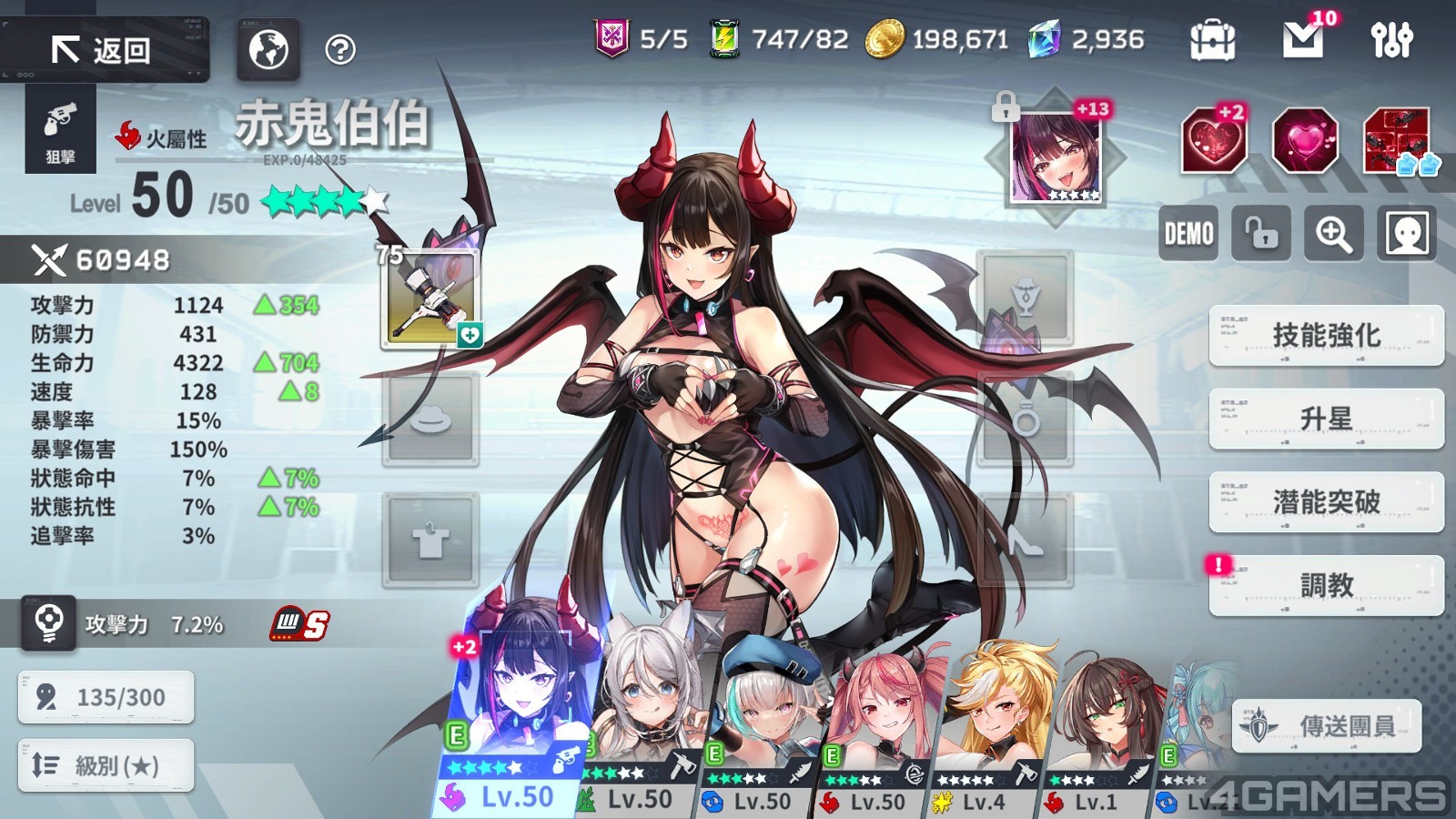
Task: Change sorting via 級別(★) button
Action: 106,765
